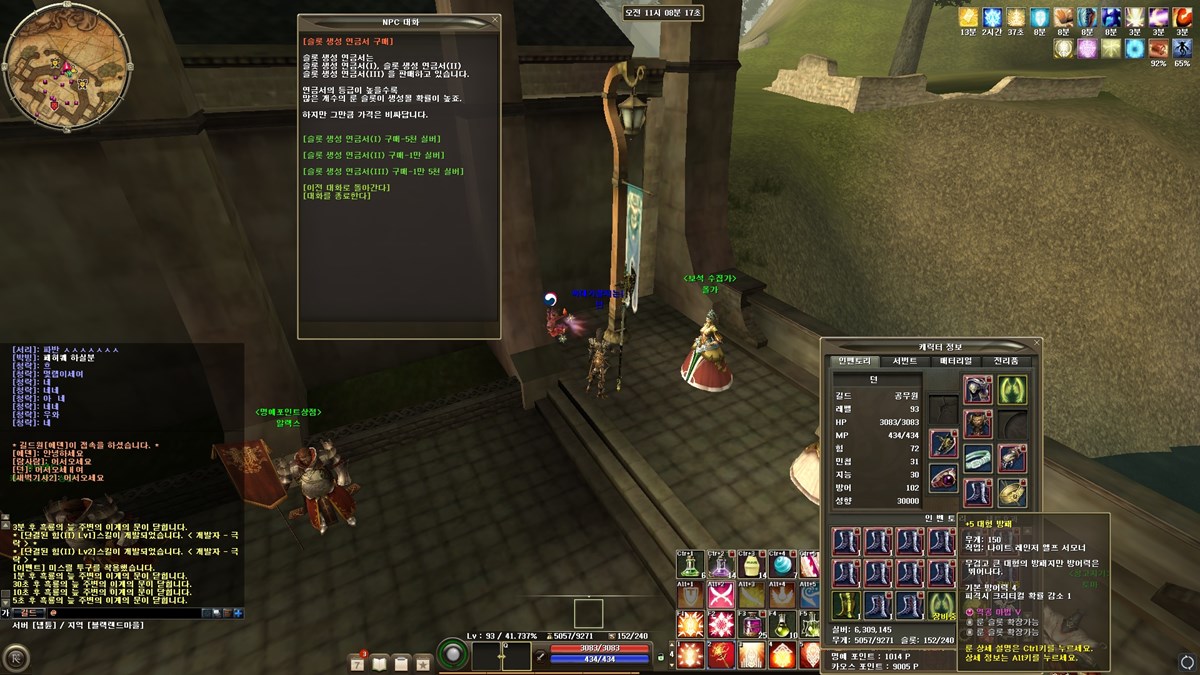Toggle the green hotbar lock icon
Screen dimensions: 1200x675
coord(660,659)
